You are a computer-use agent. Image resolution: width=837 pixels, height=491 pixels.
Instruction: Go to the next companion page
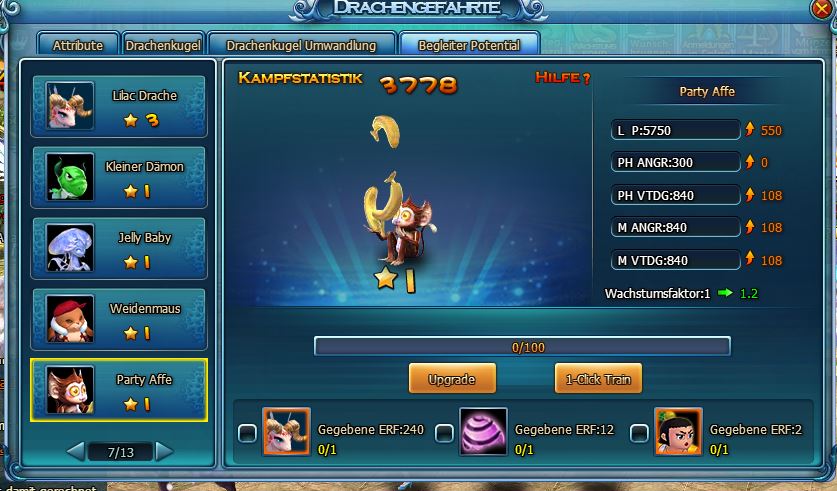164,452
